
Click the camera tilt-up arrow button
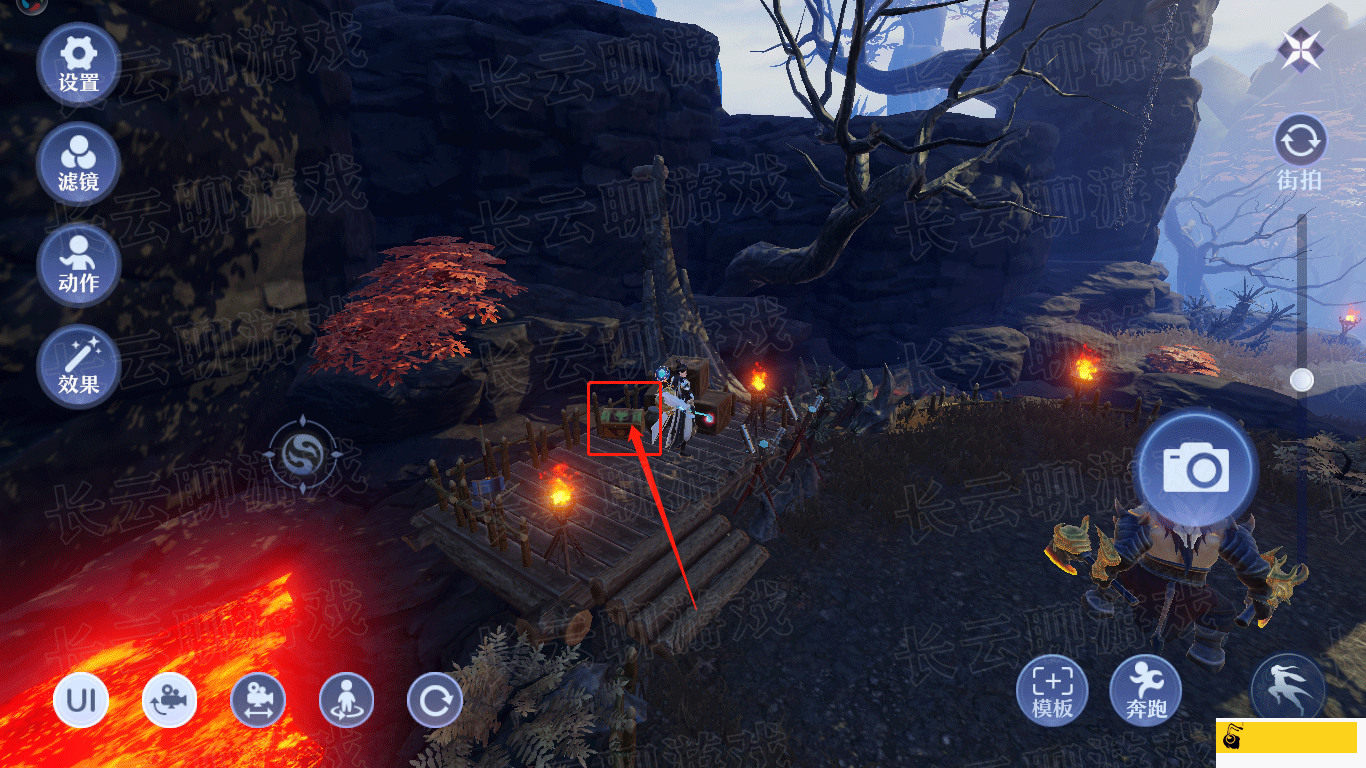pos(170,700)
